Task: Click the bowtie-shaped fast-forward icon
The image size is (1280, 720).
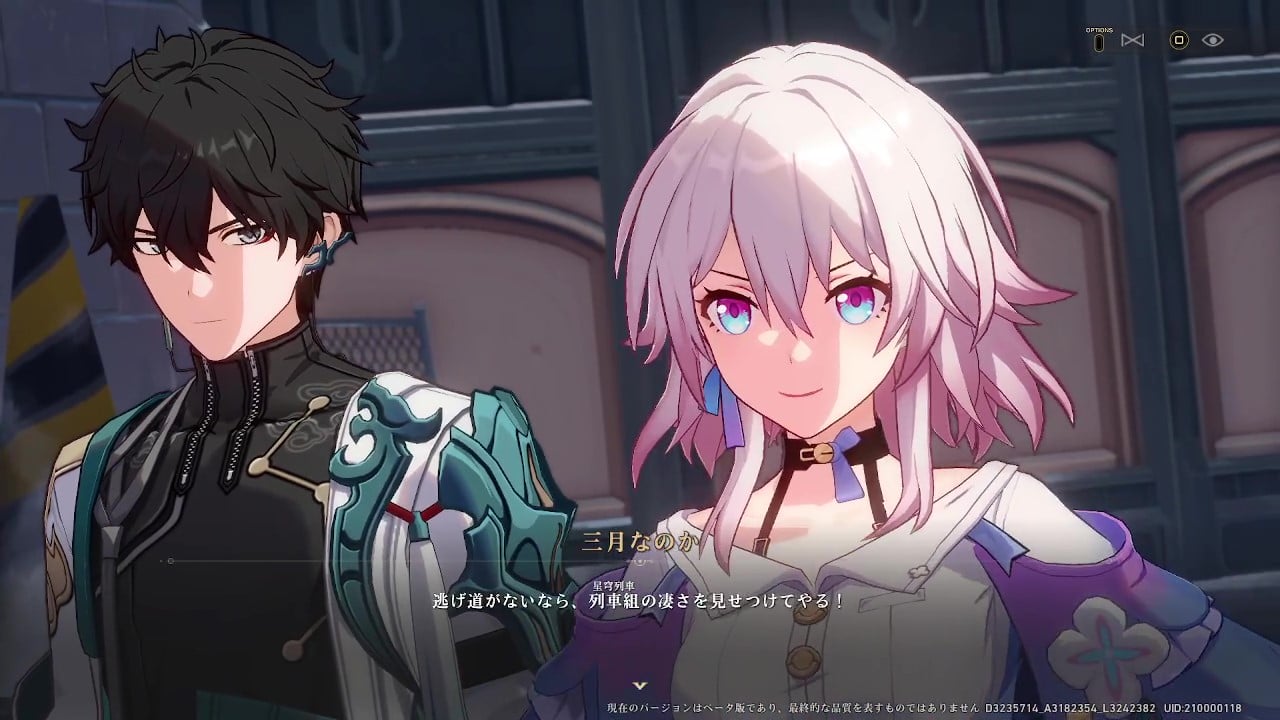Action: pyautogui.click(x=1133, y=40)
